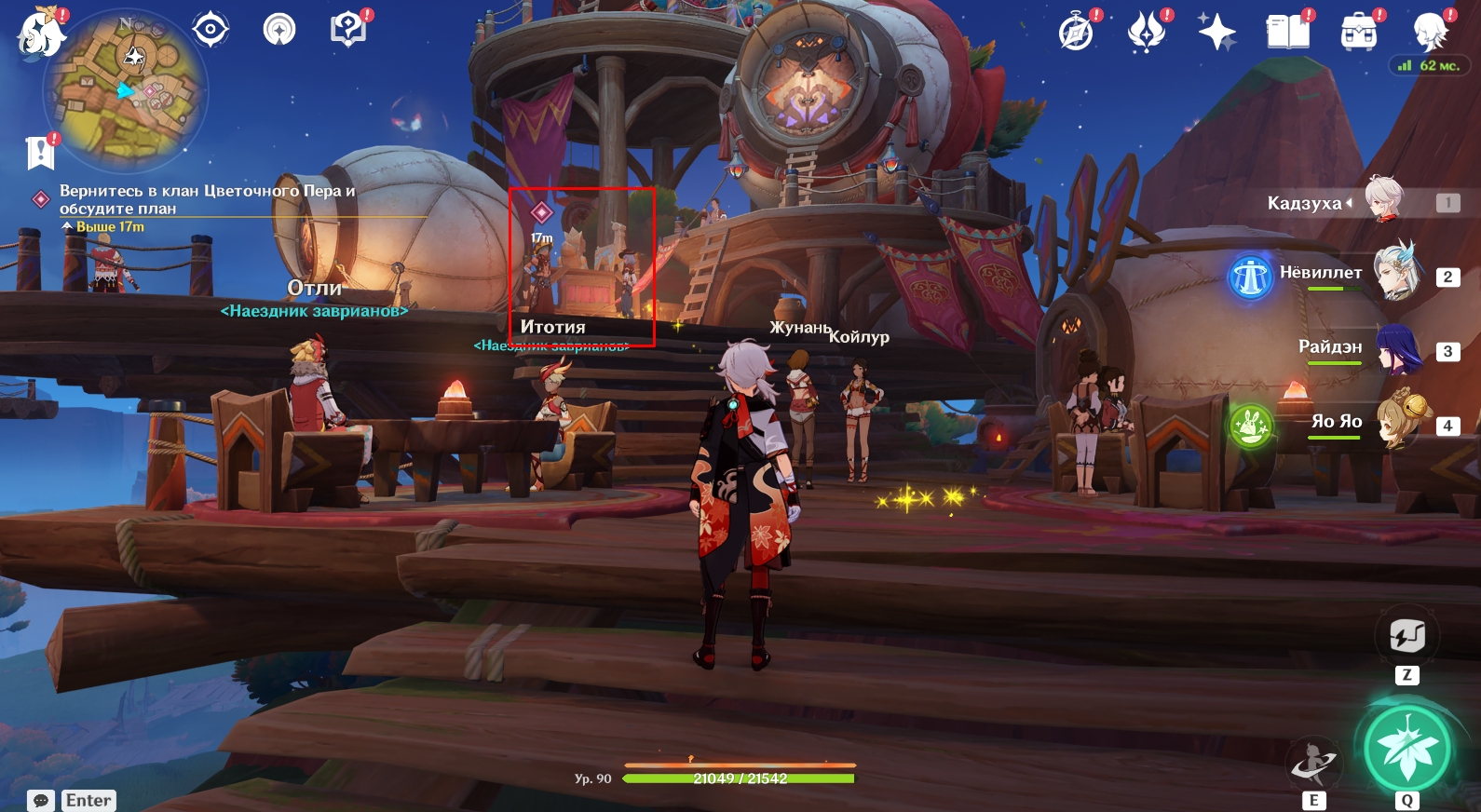Use Кадзуха's elemental skill icon

[x=1313, y=764]
